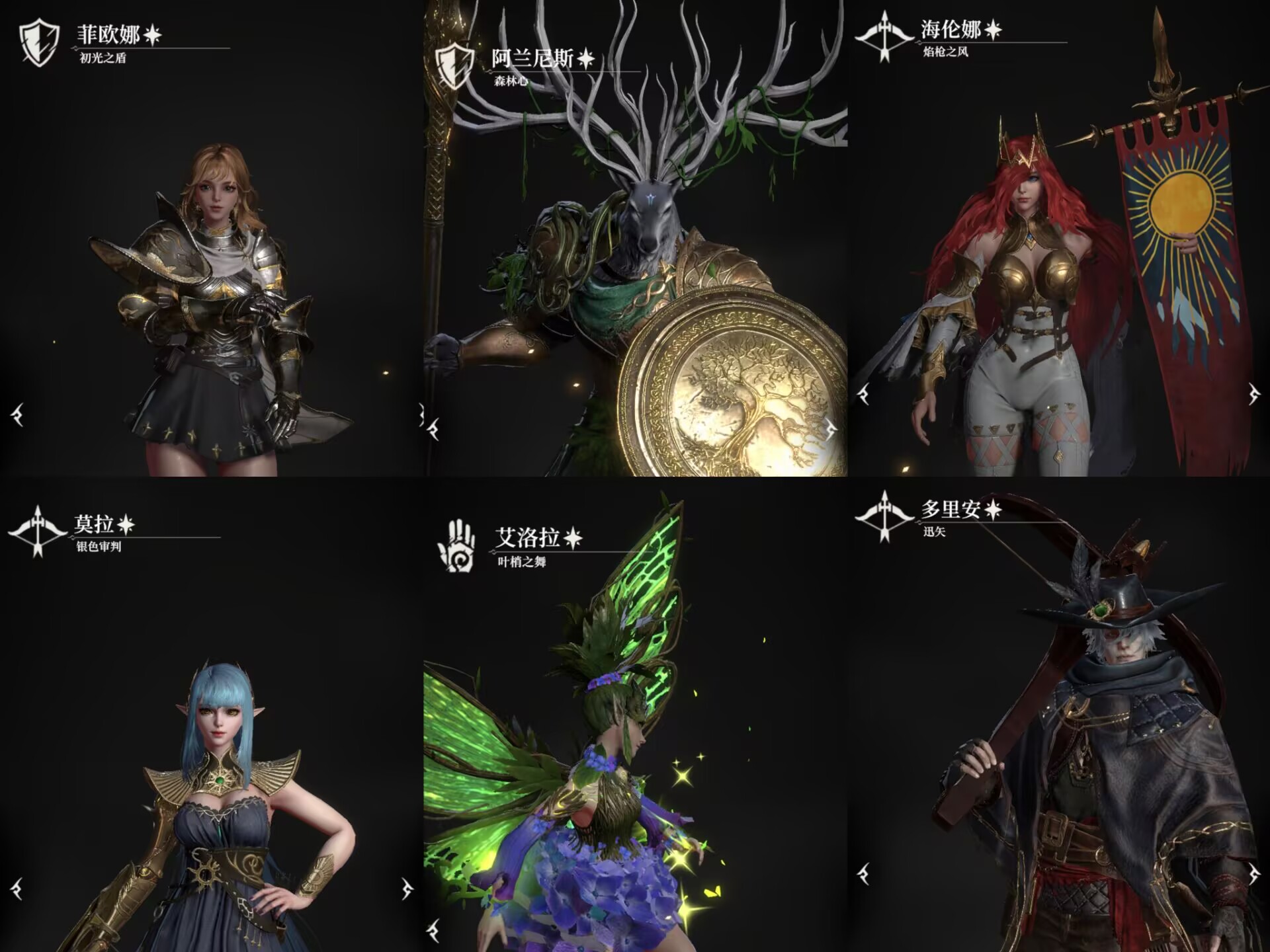Click the left arrow in 多里安's panel
Screen dimensions: 1270x952
863,874
